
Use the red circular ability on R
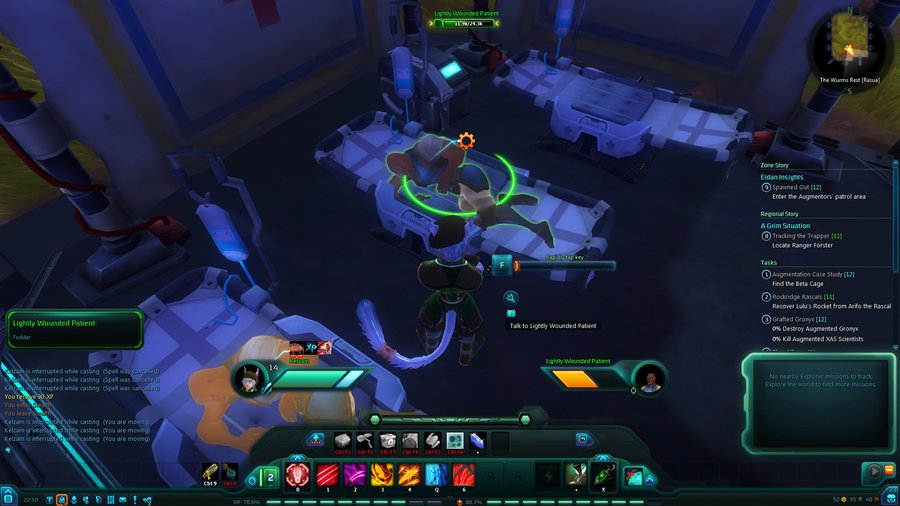click(298, 473)
